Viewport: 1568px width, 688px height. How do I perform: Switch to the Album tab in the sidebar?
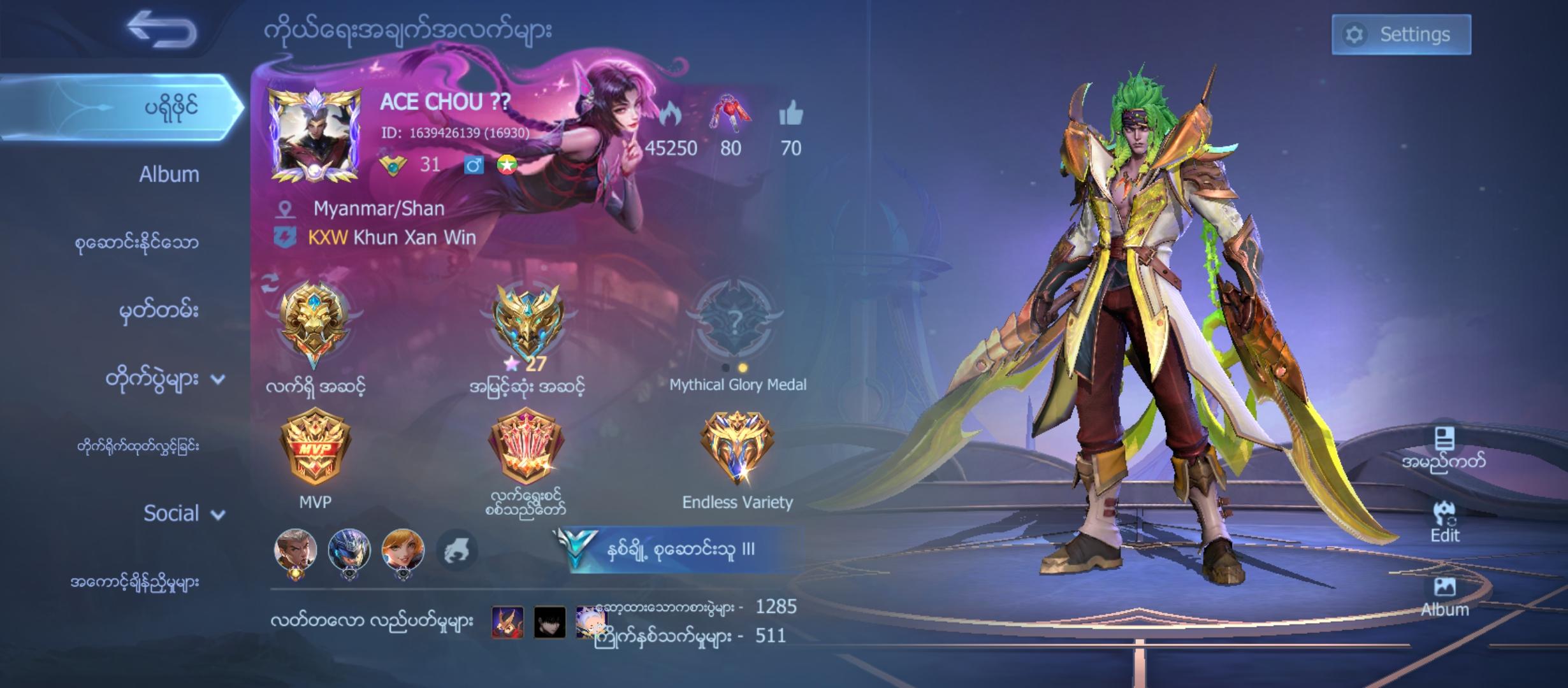pos(170,174)
